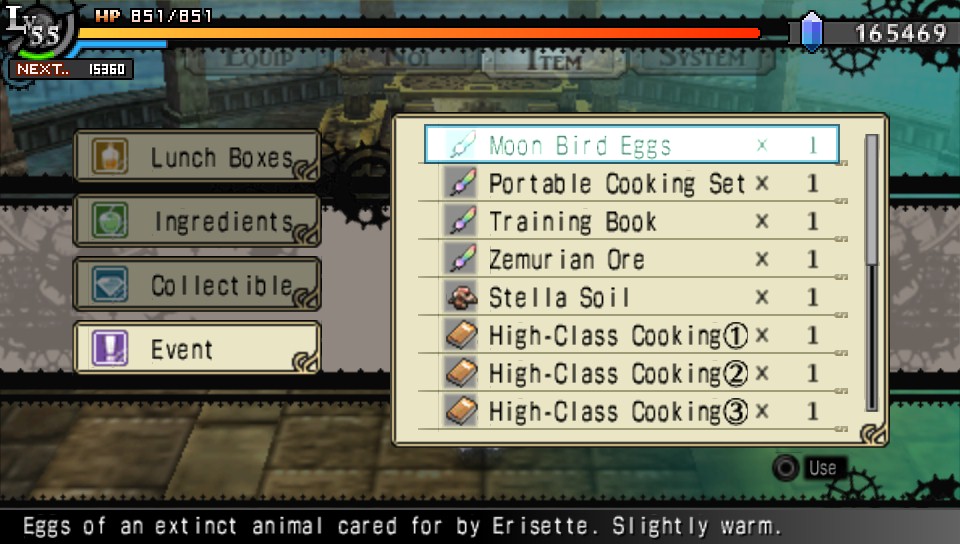Pick the Portable Cooking Set item
Viewport: 960px width, 544px height.
point(631,183)
